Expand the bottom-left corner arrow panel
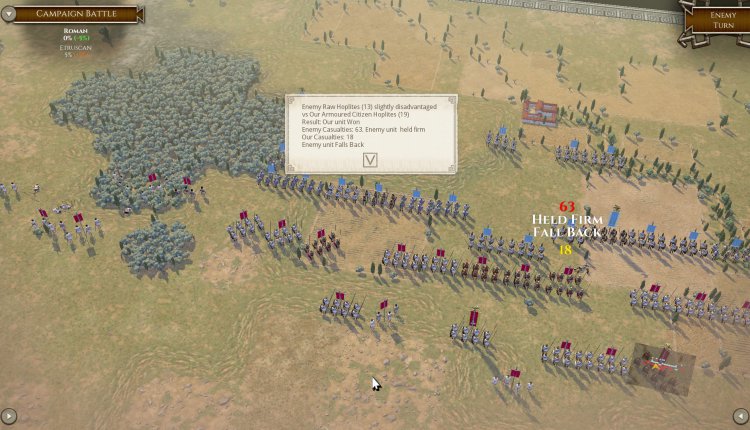 pos(9,416)
